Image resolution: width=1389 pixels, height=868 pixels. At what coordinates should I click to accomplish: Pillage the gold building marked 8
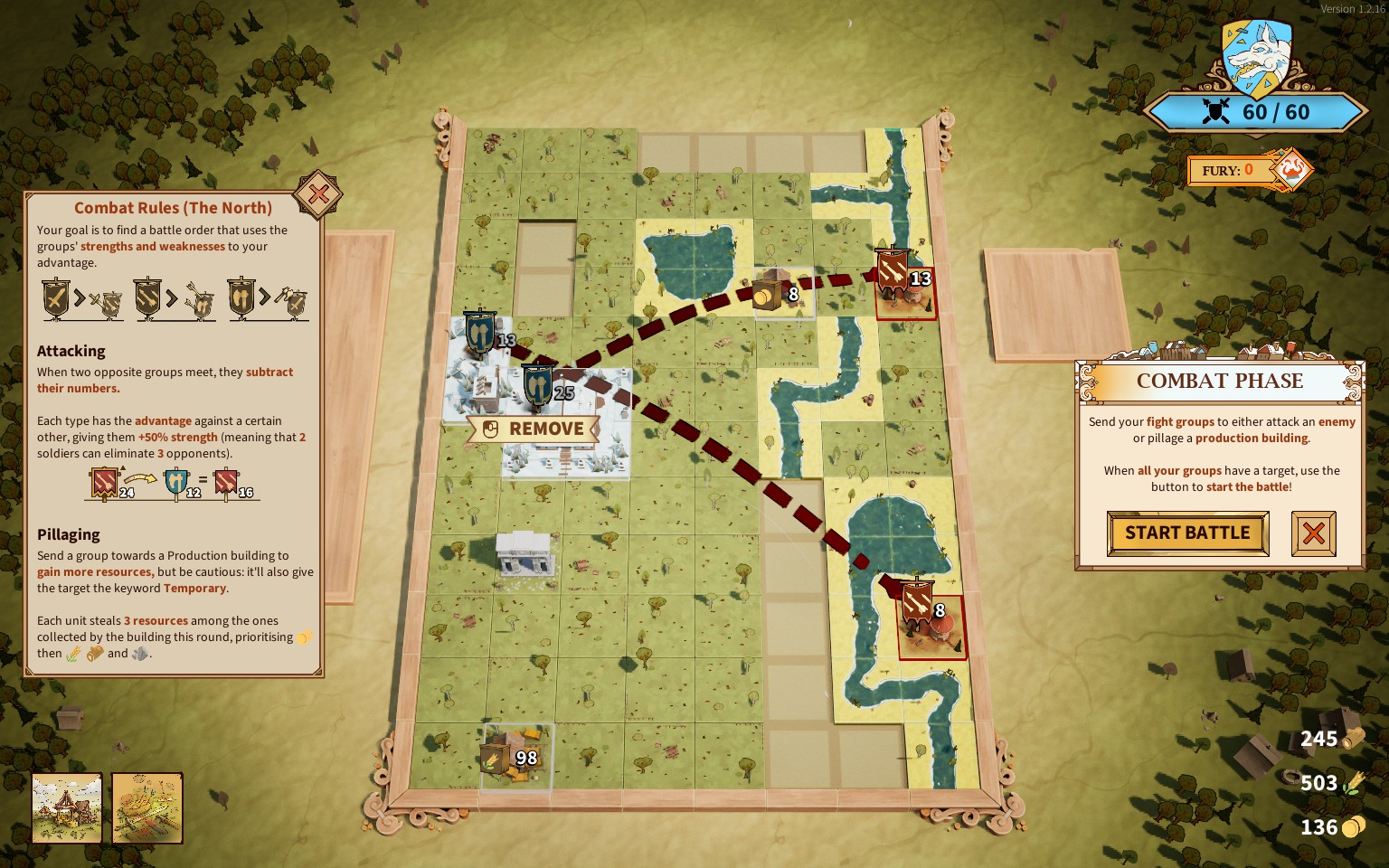pyautogui.click(x=768, y=291)
